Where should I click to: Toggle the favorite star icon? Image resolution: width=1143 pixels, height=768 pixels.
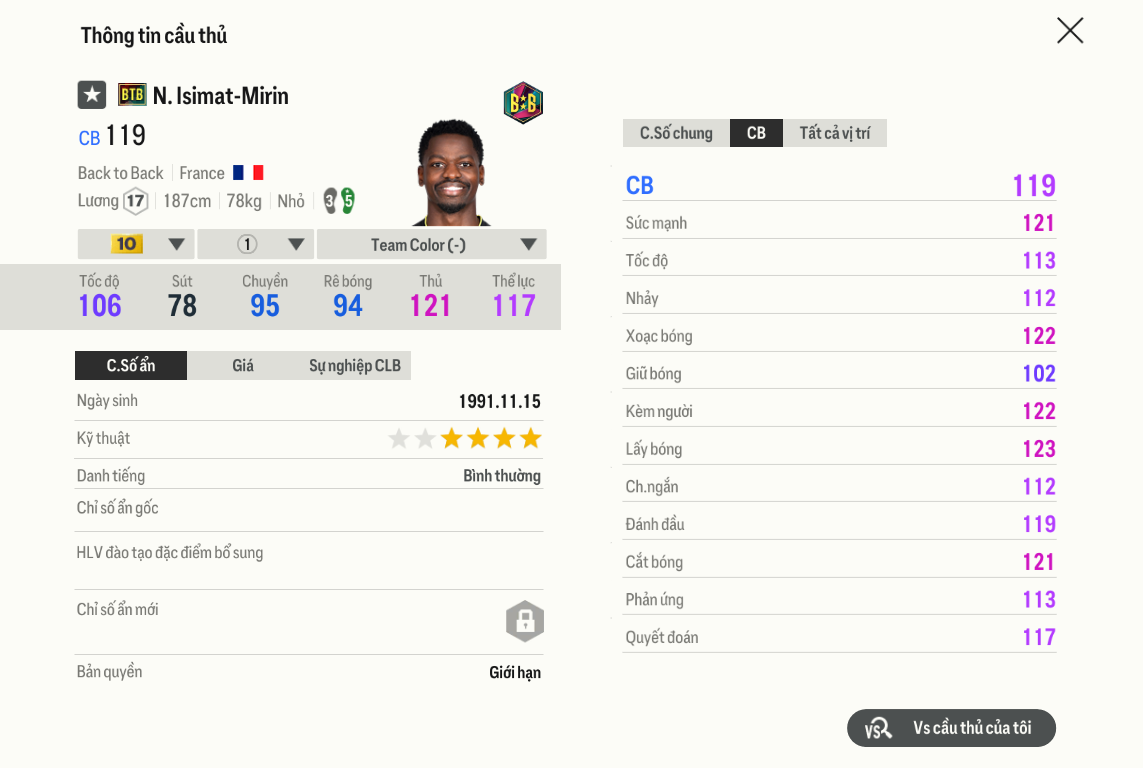pos(92,95)
